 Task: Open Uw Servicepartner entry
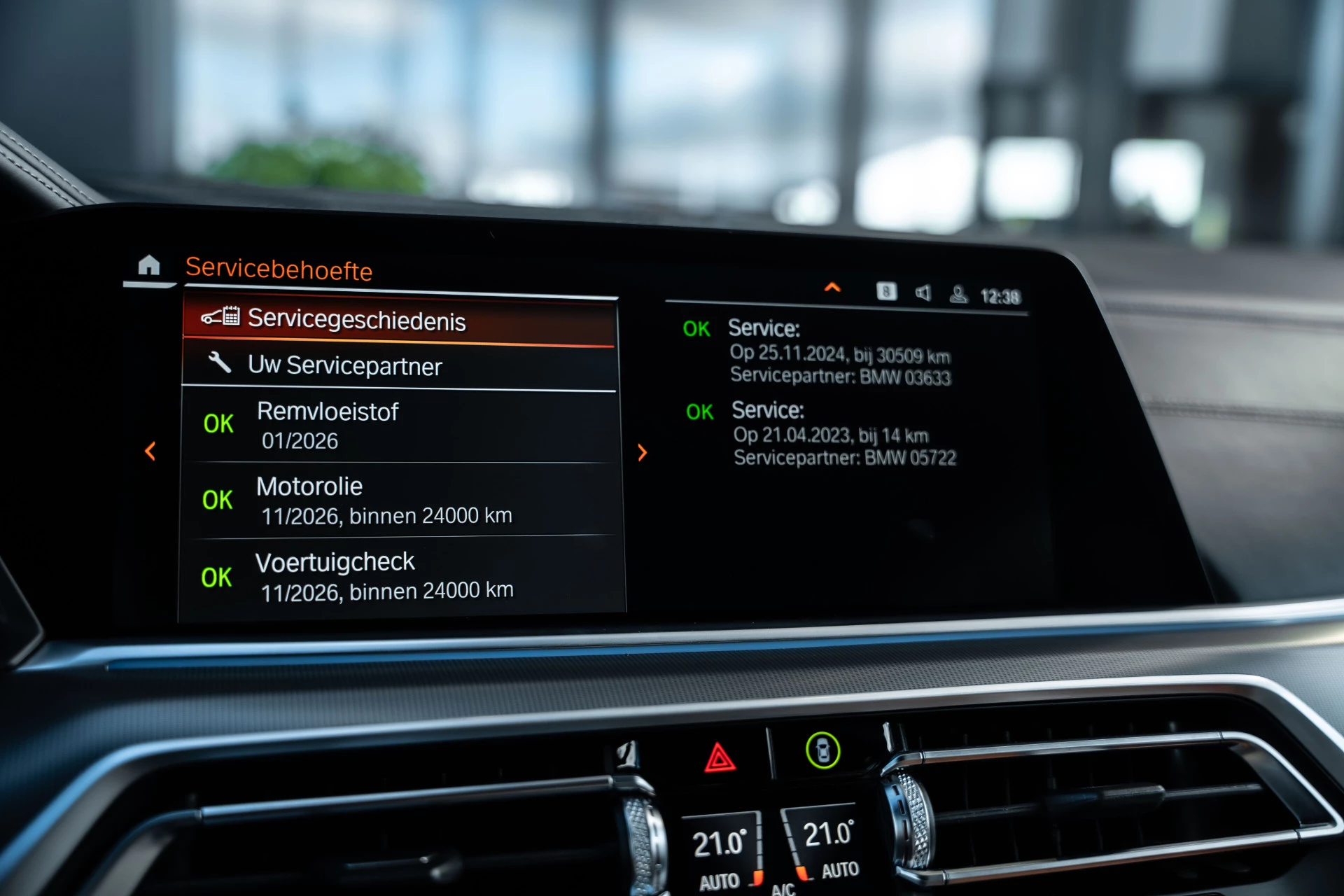399,365
